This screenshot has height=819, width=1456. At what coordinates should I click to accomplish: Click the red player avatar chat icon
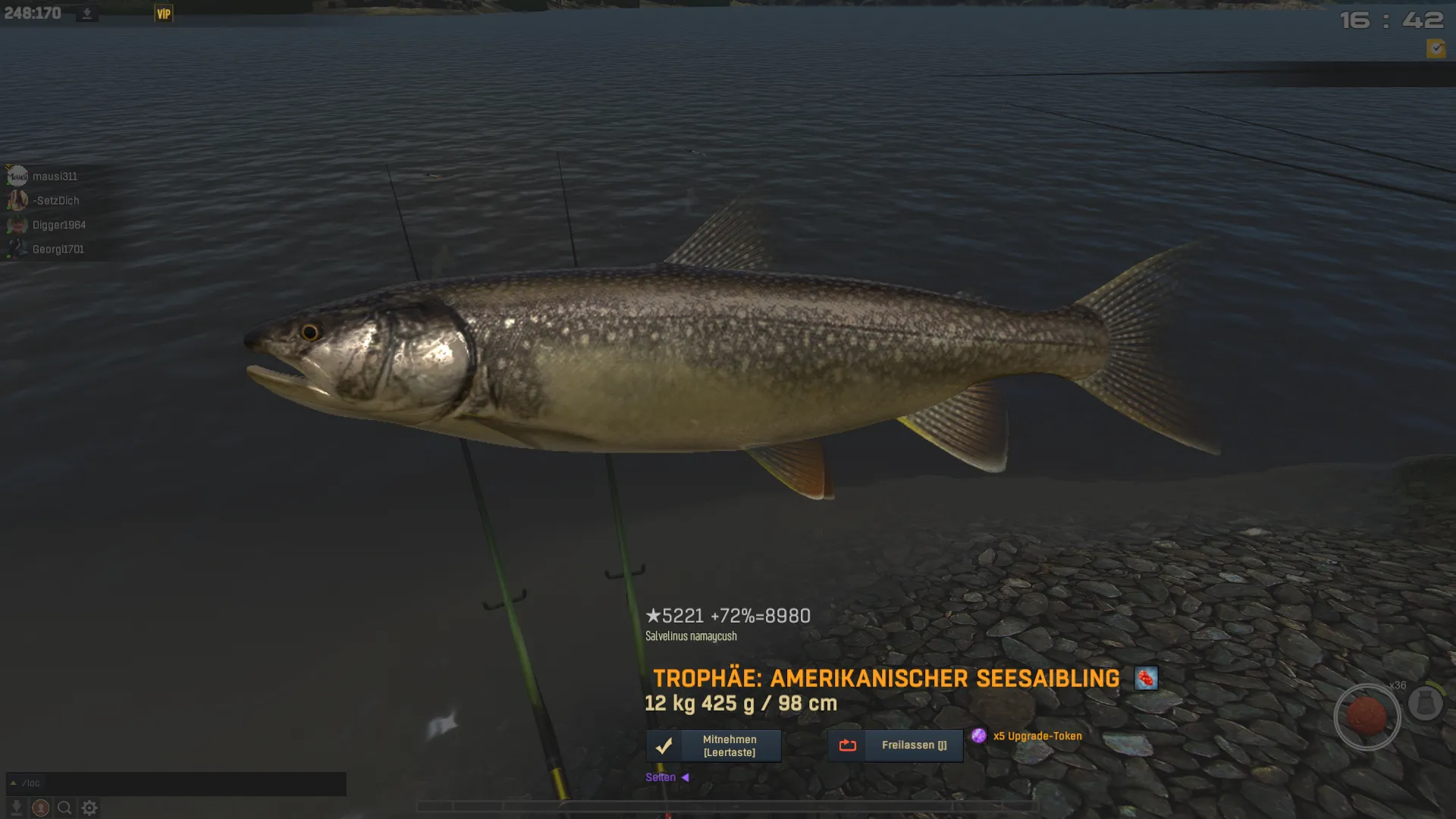pos(41,808)
